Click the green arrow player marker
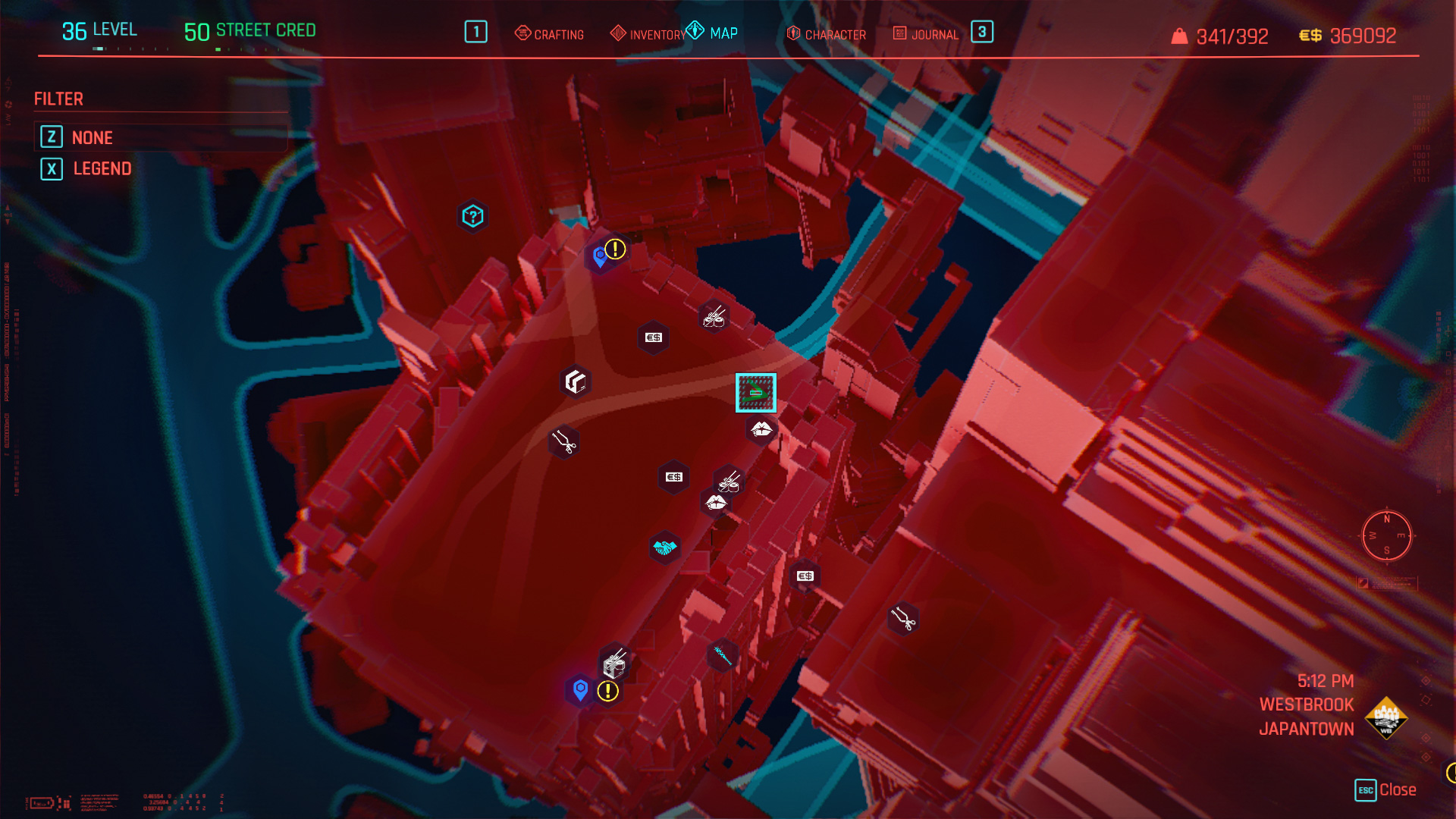The image size is (1456, 819). 755,392
